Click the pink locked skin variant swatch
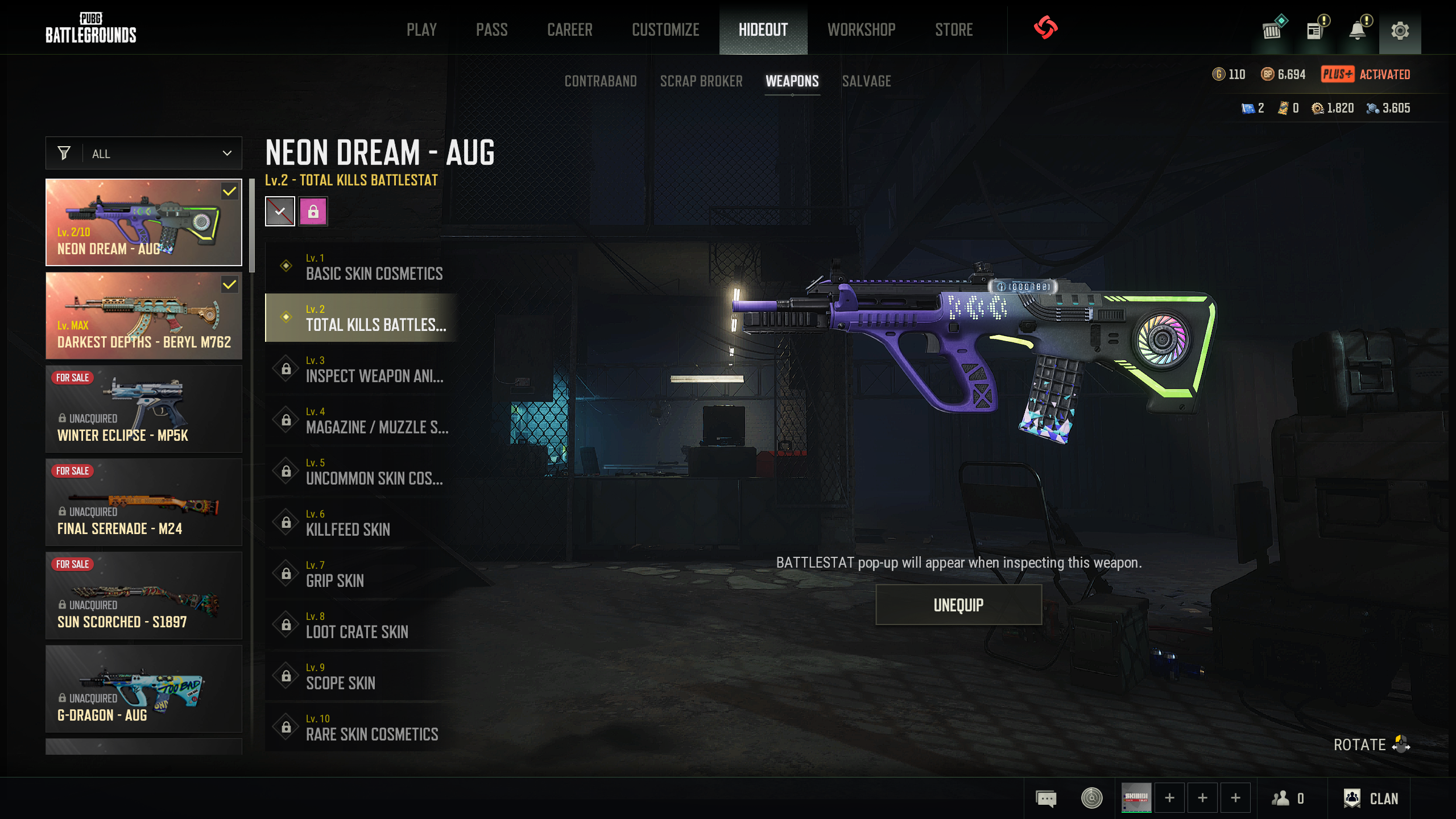The height and width of the screenshot is (819, 1456). [313, 212]
